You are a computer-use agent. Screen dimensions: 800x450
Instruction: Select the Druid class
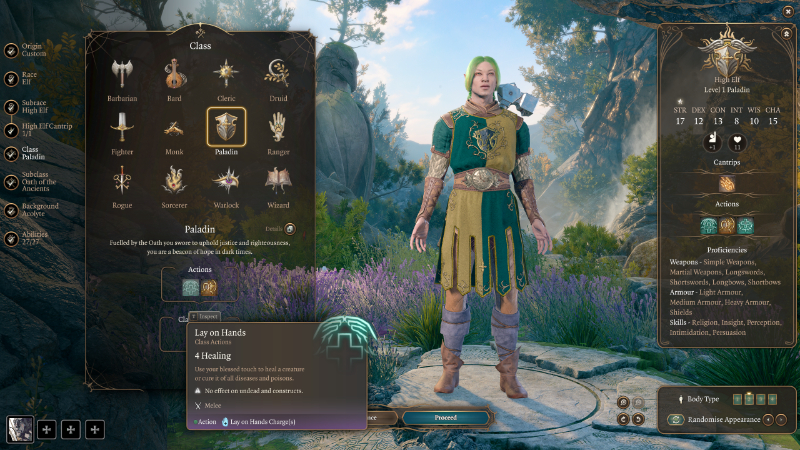(x=277, y=75)
